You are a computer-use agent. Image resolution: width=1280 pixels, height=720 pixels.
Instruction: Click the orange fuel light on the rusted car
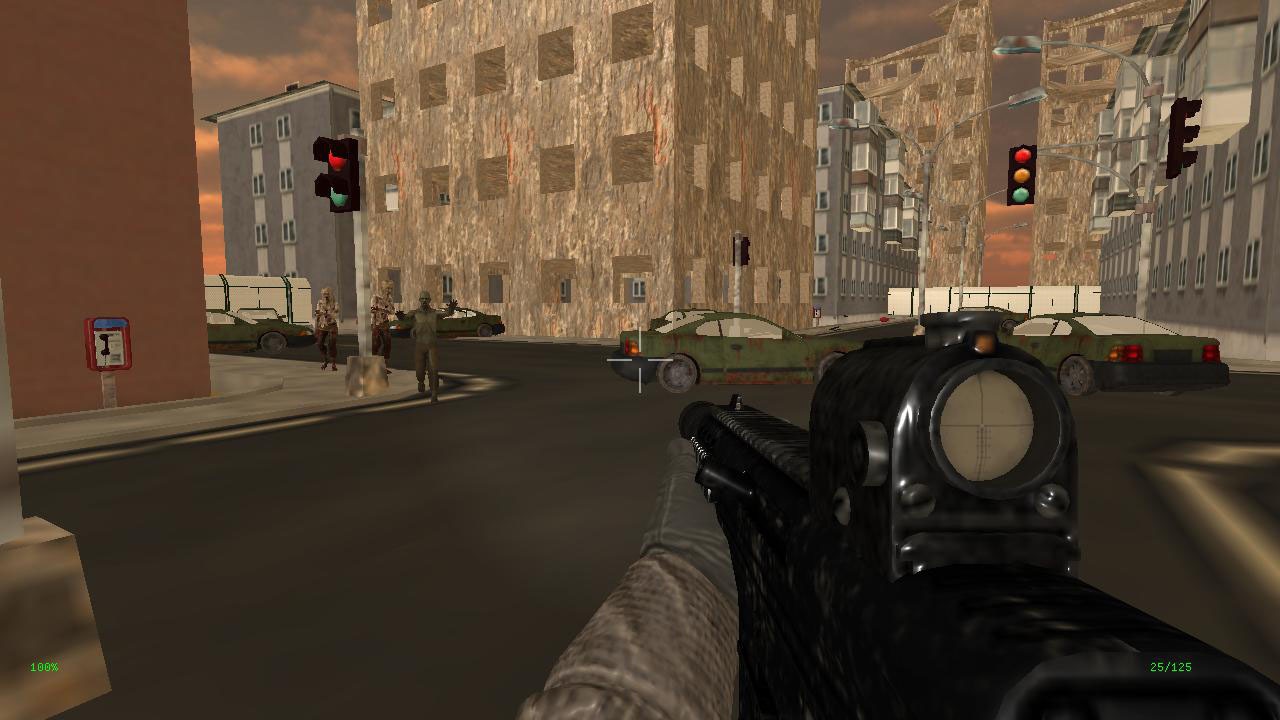pos(633,349)
